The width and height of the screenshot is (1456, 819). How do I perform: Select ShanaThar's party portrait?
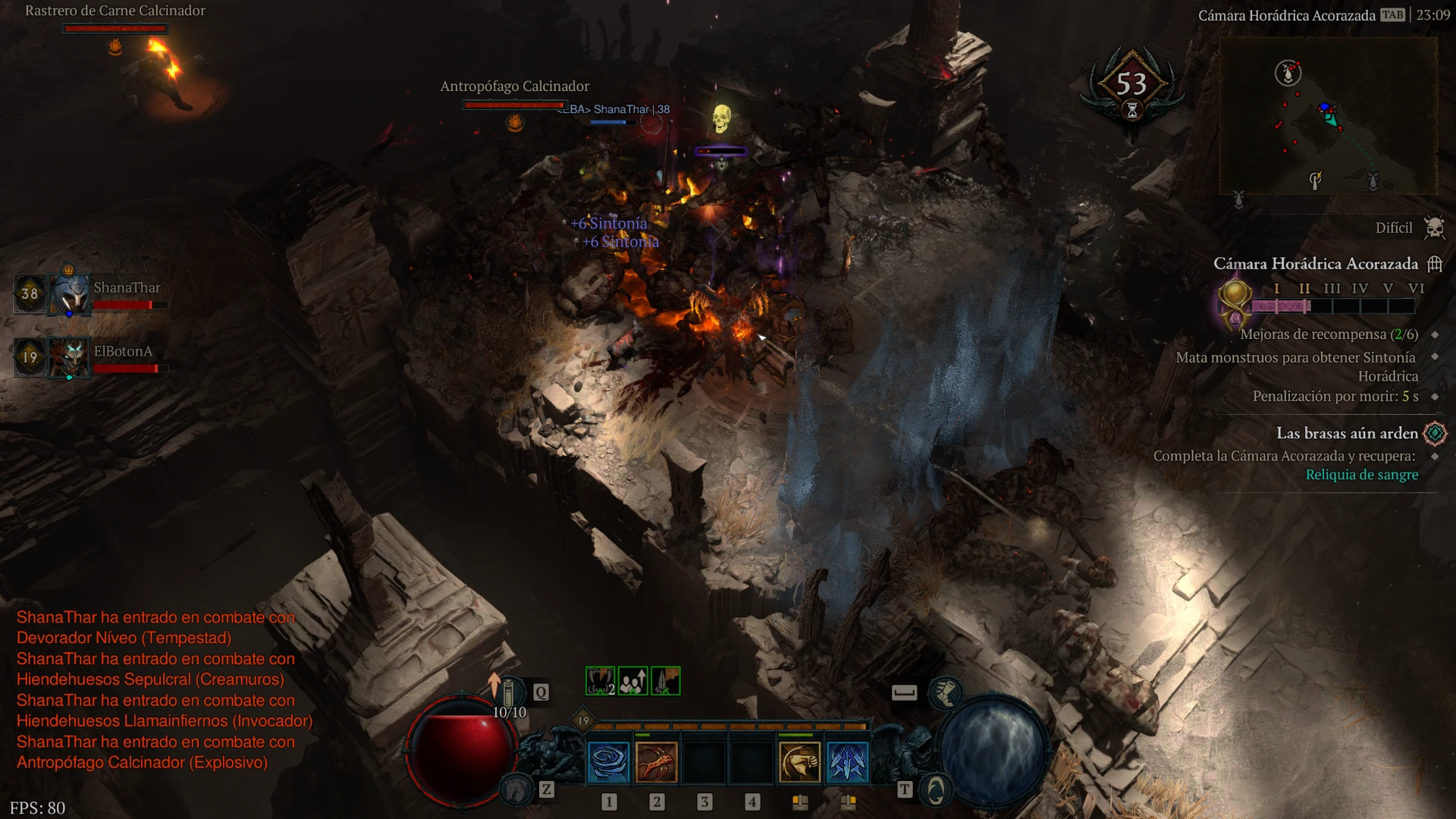(70, 293)
